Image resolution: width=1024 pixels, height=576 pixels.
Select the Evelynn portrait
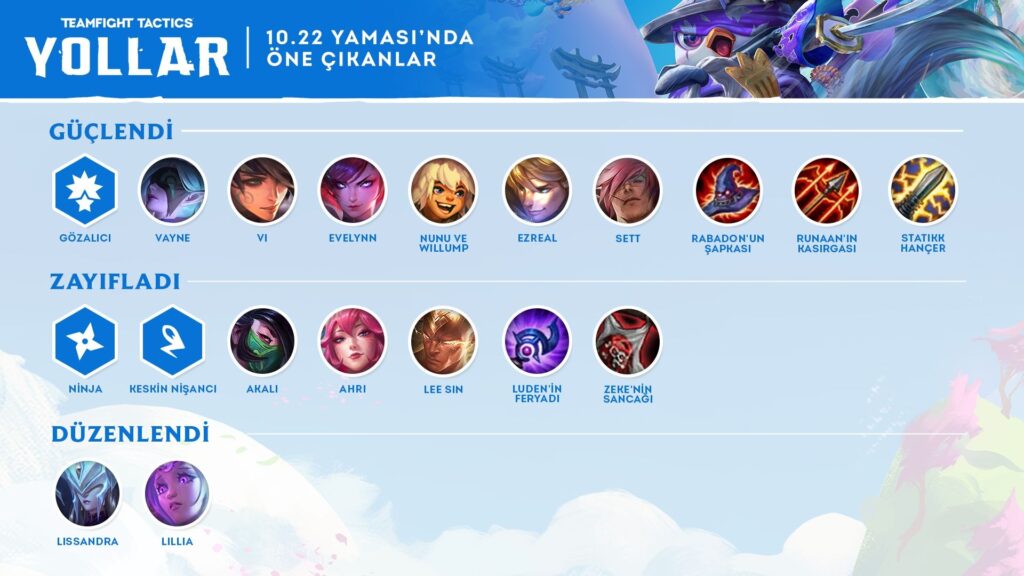pos(352,190)
